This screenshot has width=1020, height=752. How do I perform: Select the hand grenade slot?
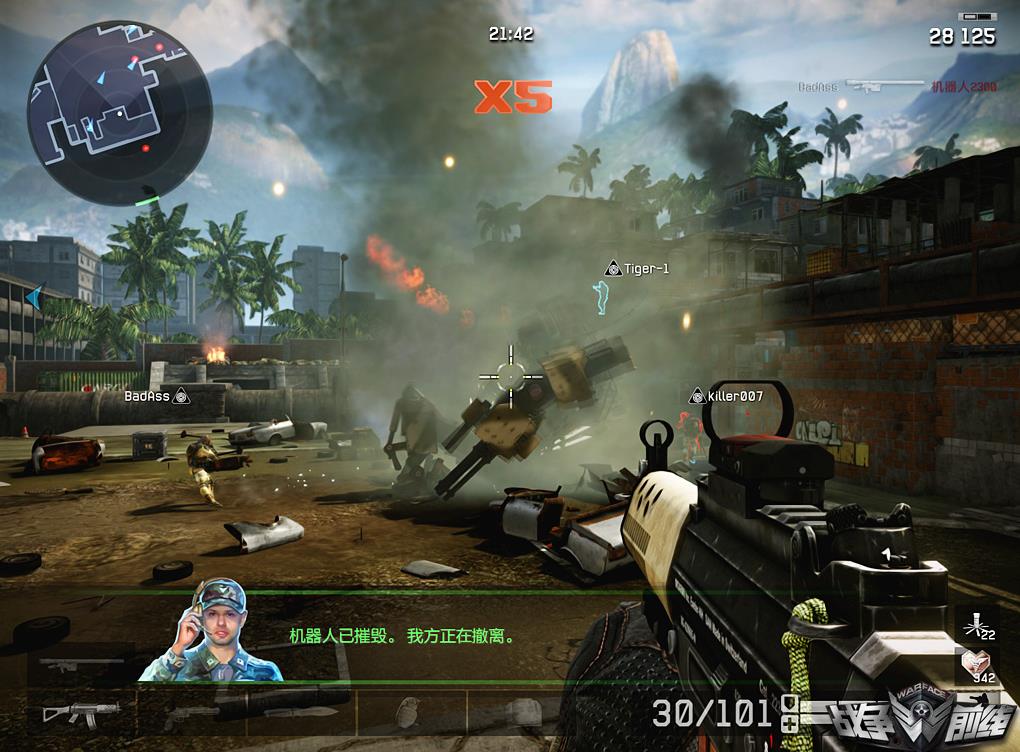click(x=407, y=713)
